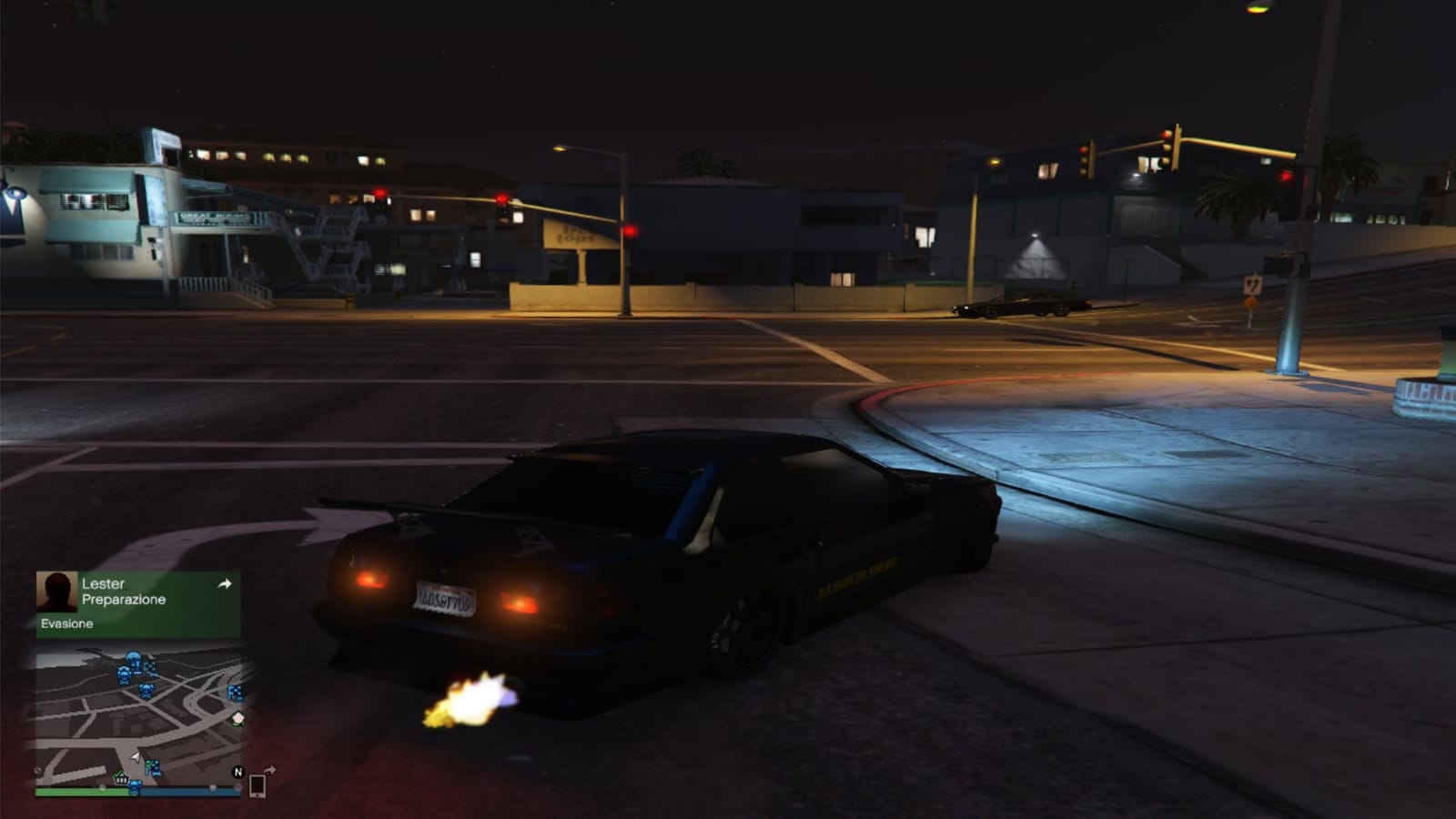Click the checkered blip beside the player arrow
This screenshot has width=1456, height=819.
pos(153,766)
